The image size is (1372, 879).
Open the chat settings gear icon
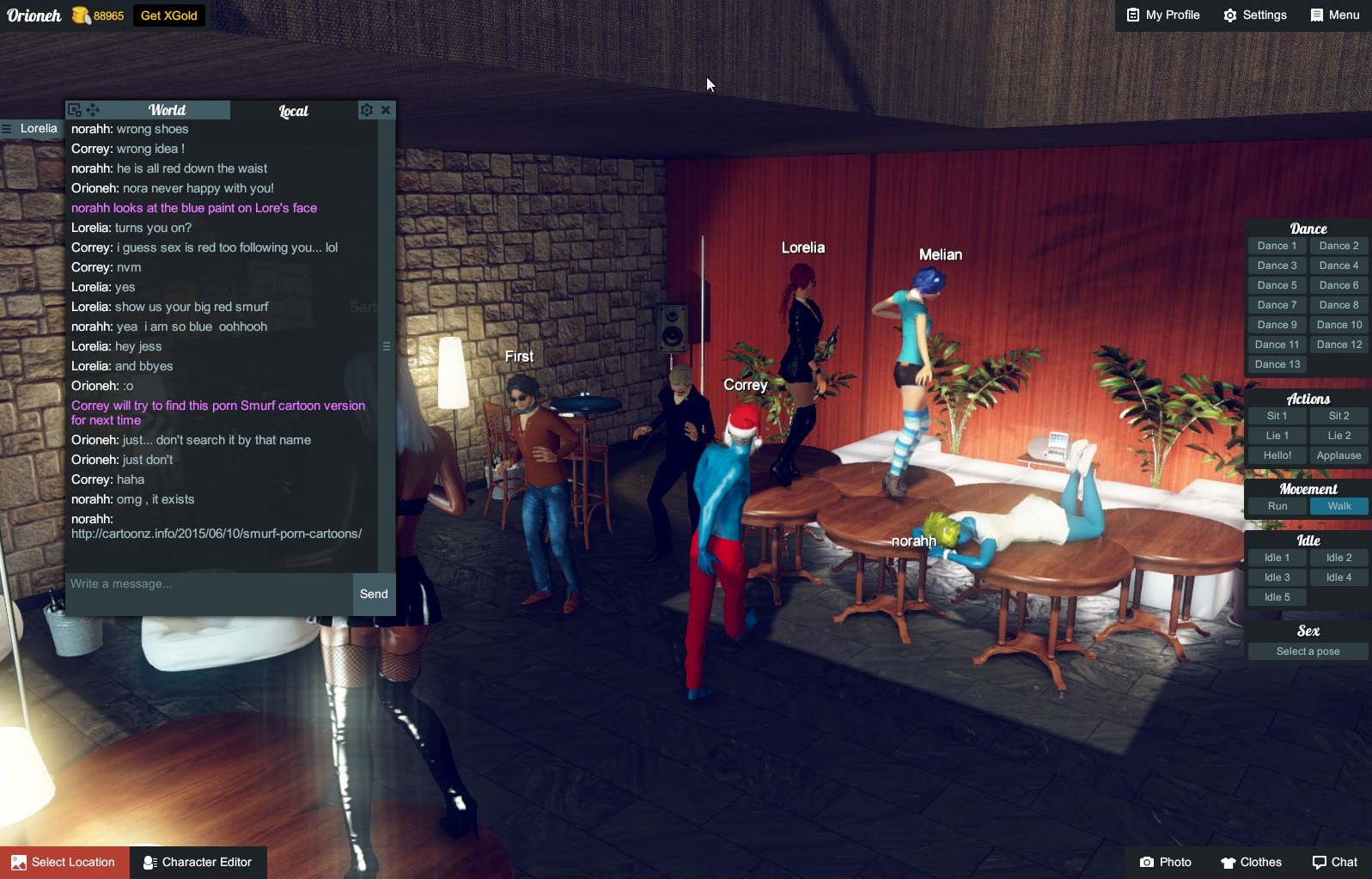(366, 109)
